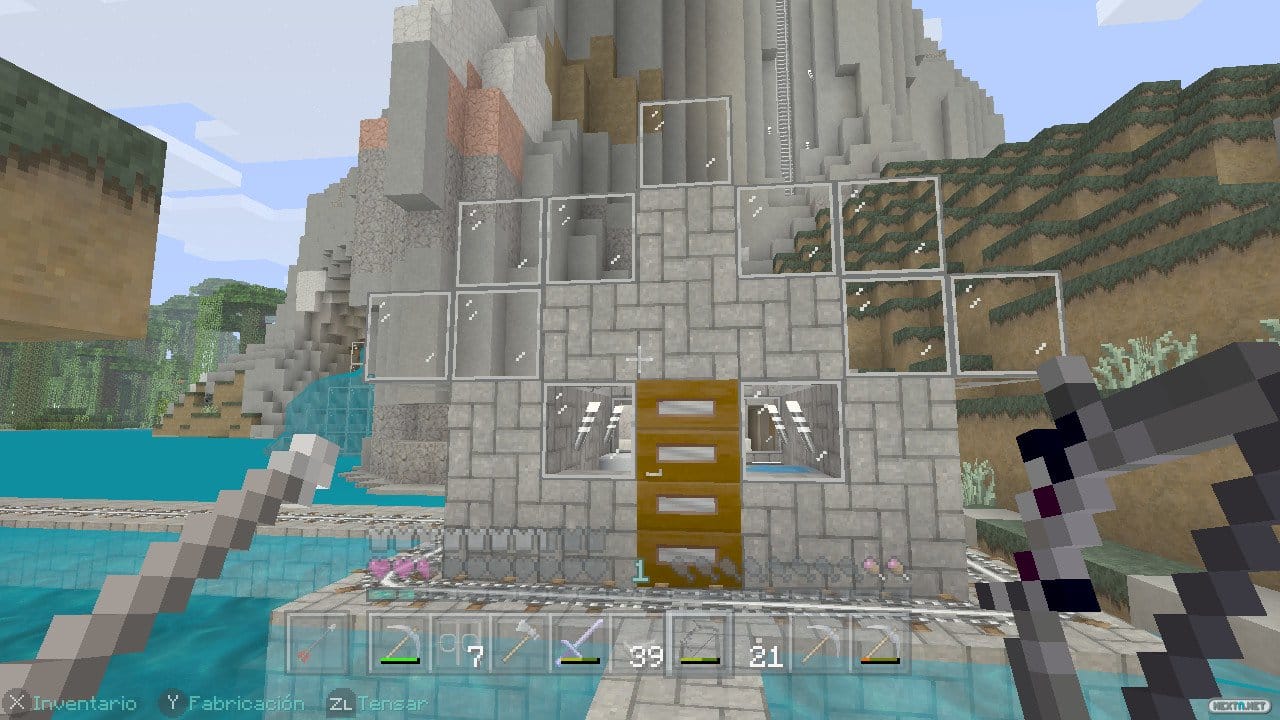Select the arrow in the off-hand slot

click(x=320, y=643)
